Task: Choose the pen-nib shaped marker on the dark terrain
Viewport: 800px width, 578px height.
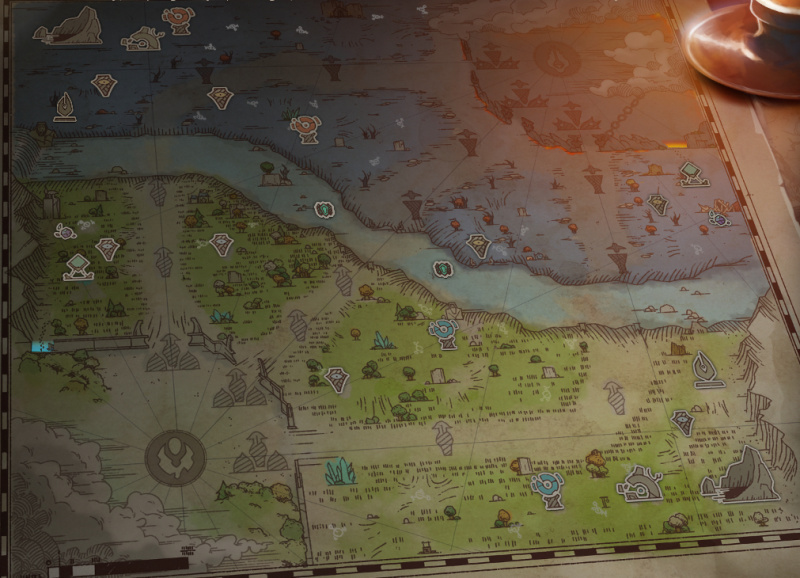Action: pyautogui.click(x=66, y=106)
